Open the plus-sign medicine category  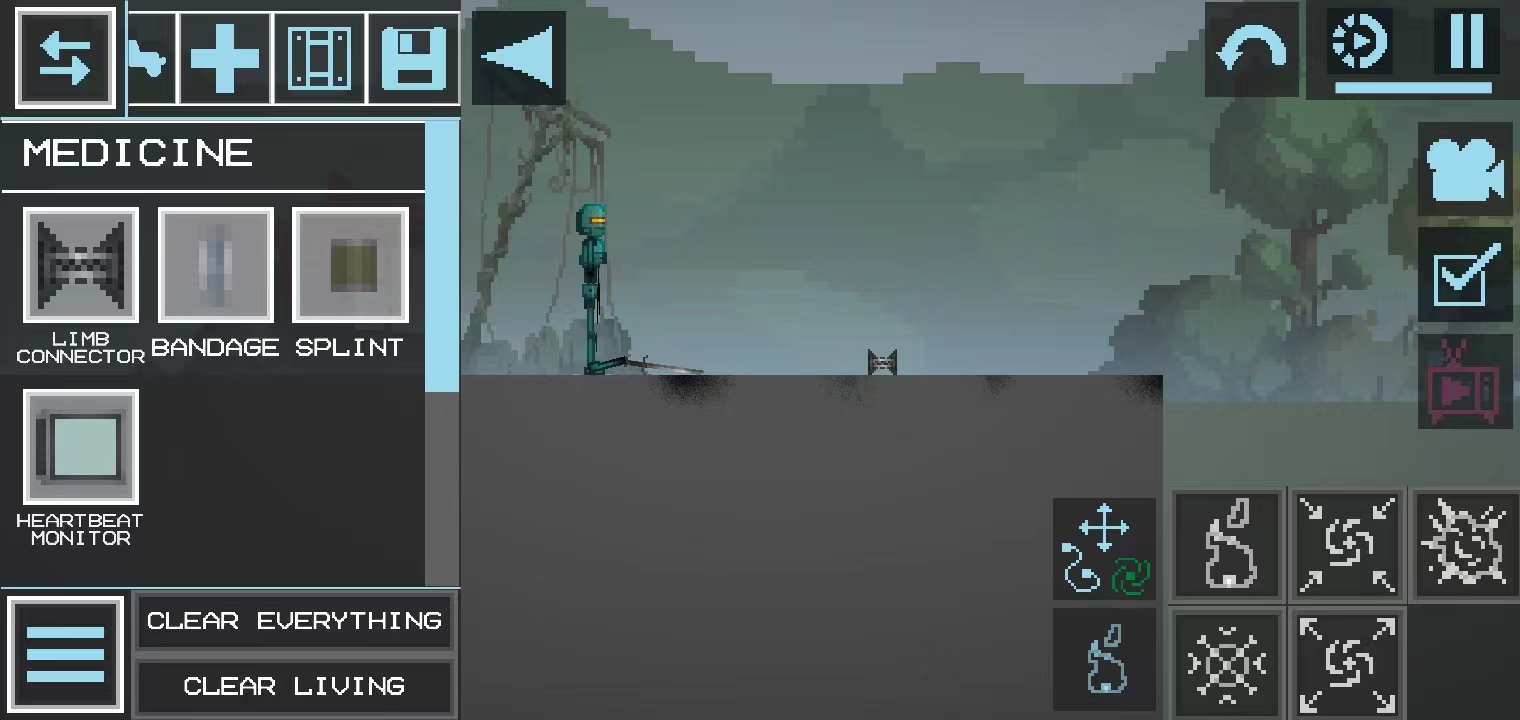click(225, 58)
